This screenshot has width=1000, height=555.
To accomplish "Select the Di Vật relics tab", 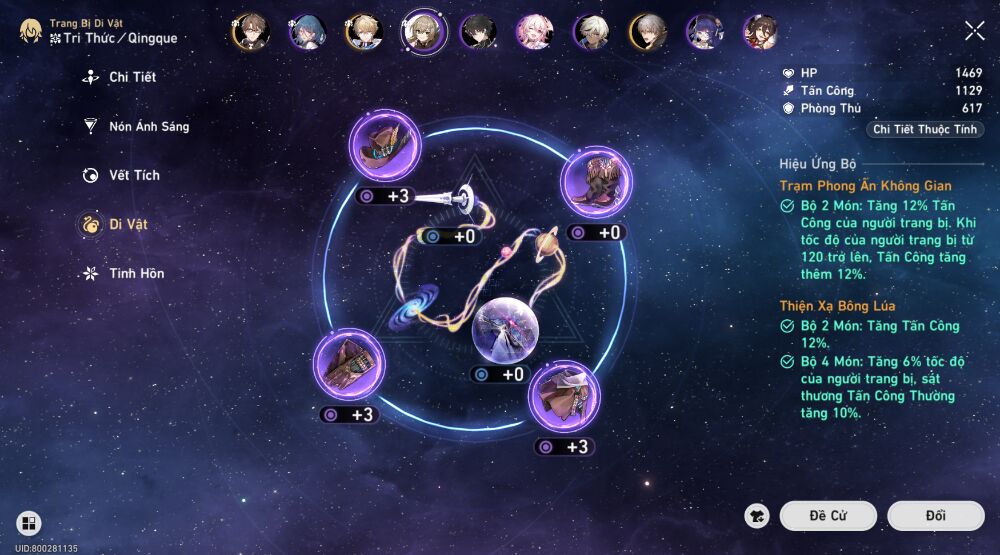I will [127, 224].
